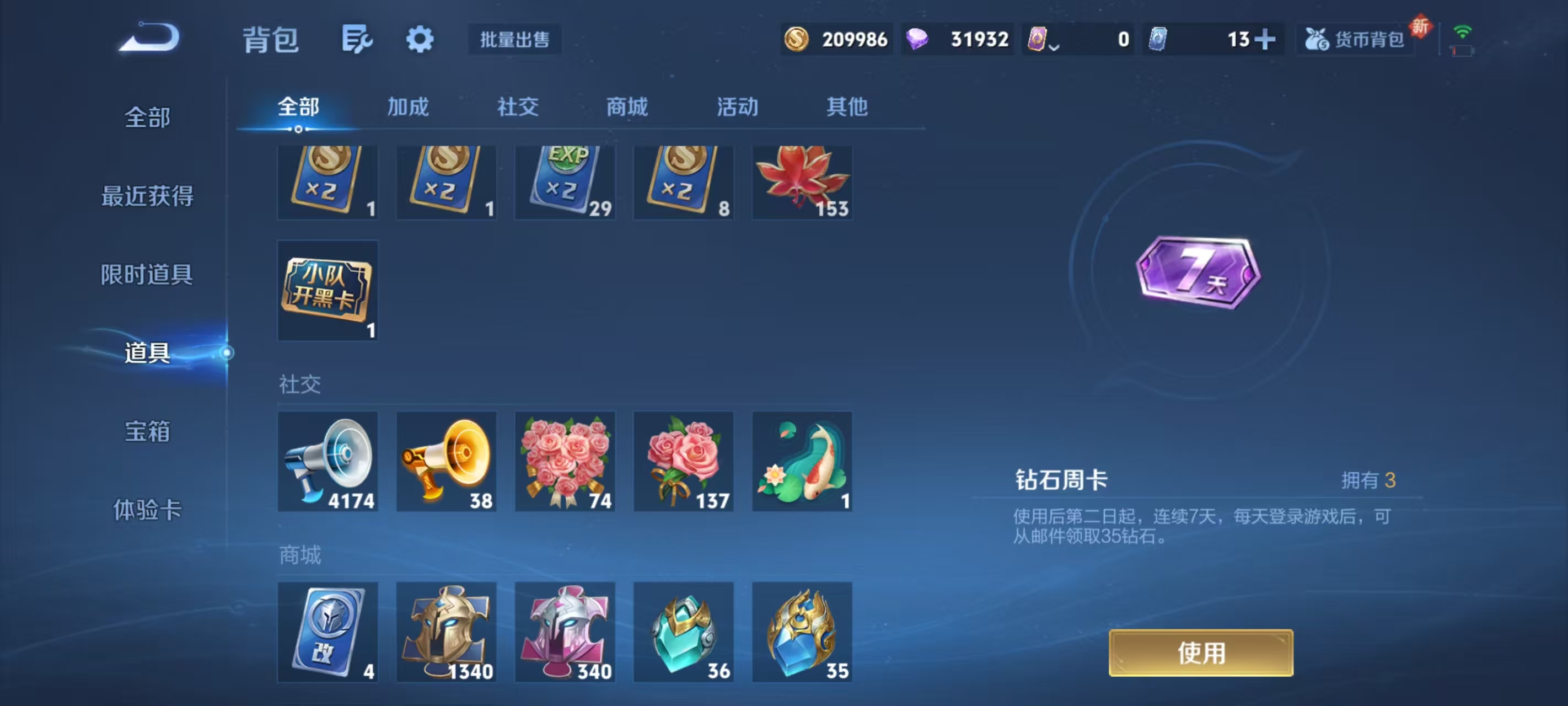Open the item arrangement icon beside 背包
The image size is (1568, 706).
click(x=357, y=39)
